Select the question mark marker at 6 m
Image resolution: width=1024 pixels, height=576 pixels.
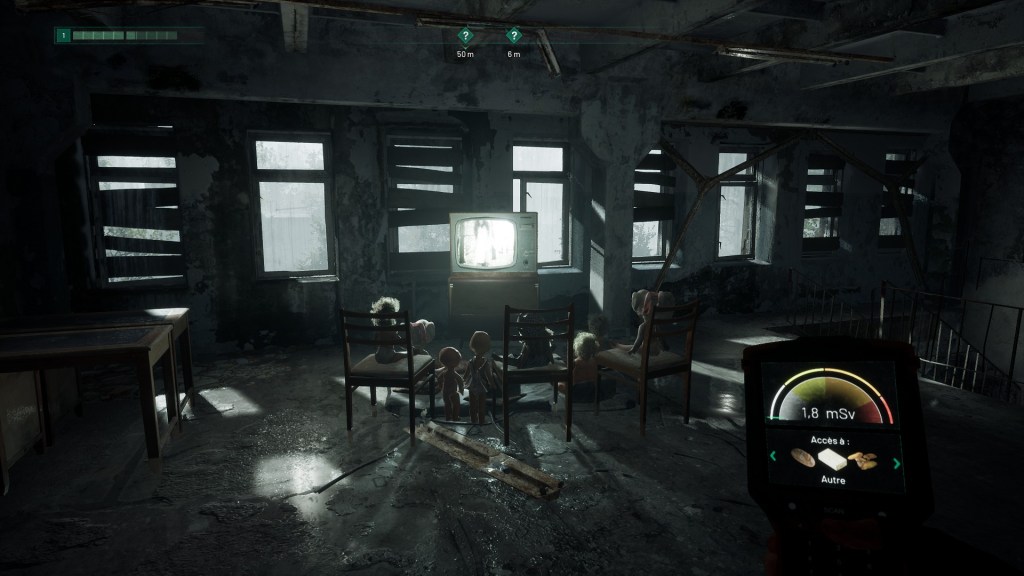click(514, 34)
